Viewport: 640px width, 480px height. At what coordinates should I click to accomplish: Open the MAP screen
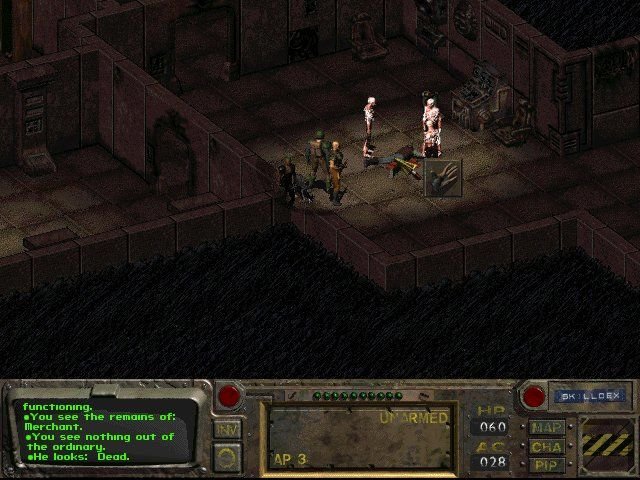tap(548, 428)
